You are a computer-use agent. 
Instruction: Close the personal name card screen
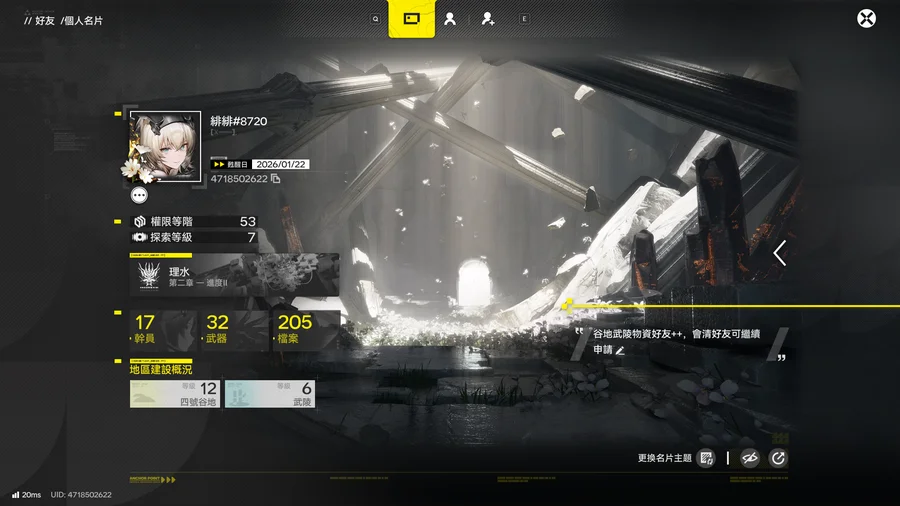[867, 18]
